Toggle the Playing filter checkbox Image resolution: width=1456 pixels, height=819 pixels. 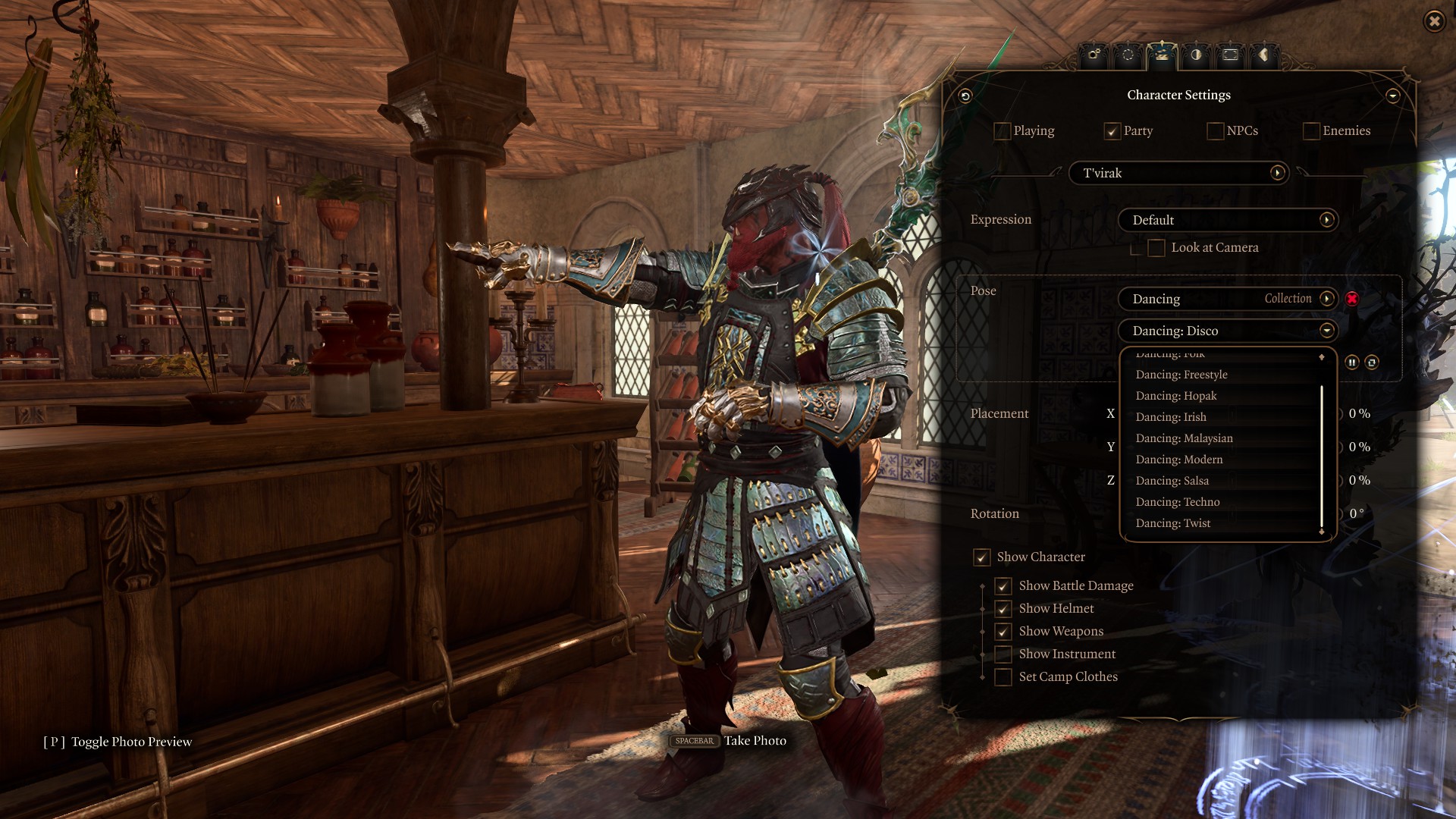[x=1002, y=131]
